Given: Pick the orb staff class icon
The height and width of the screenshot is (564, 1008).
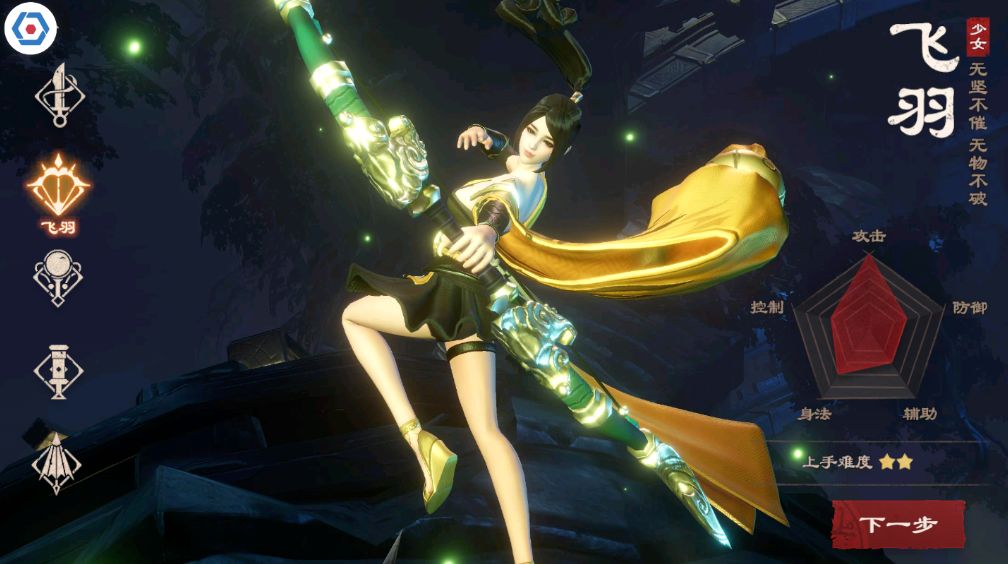Looking at the screenshot, I should (x=58, y=277).
